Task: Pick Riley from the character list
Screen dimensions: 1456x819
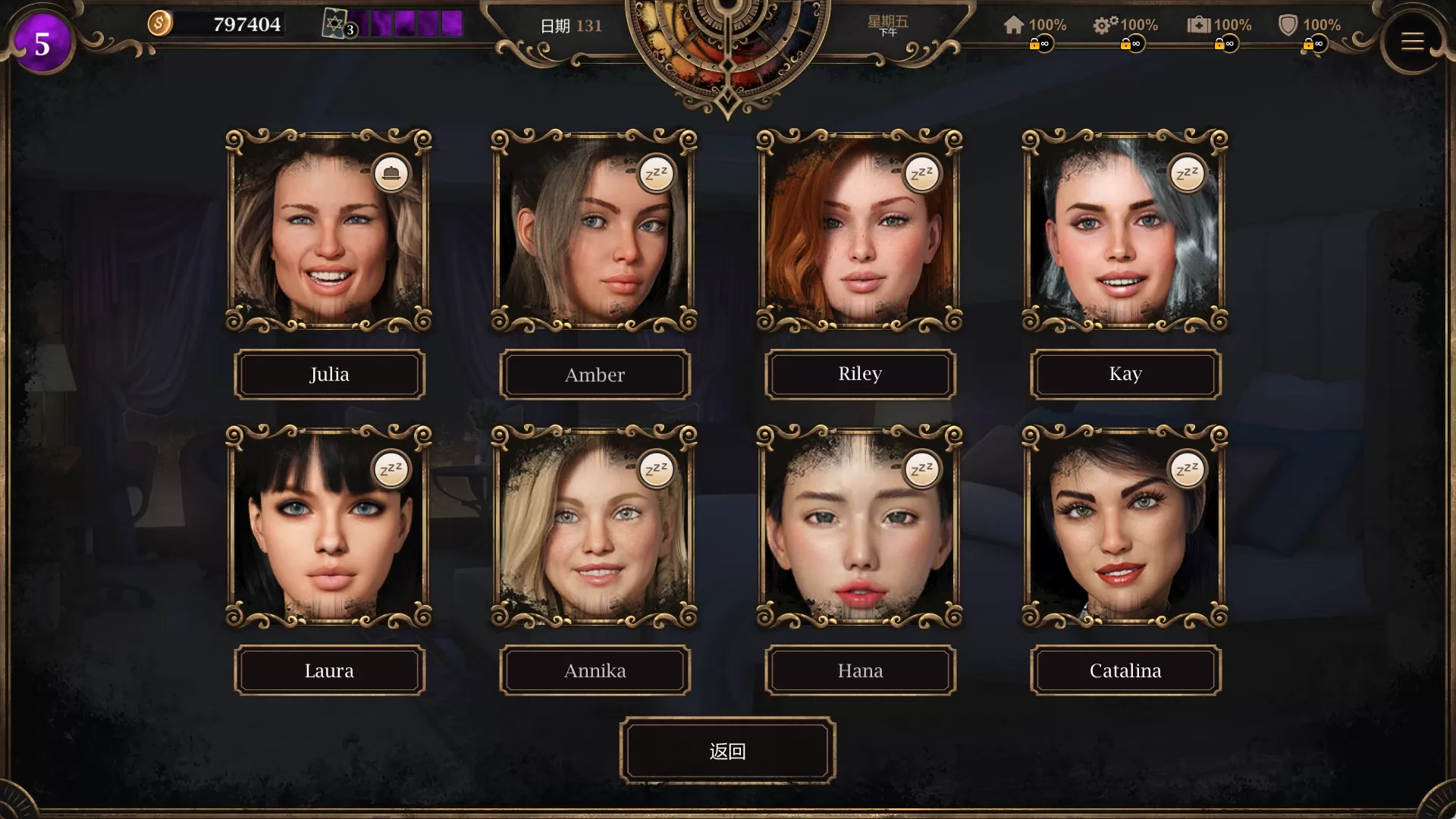Action: pyautogui.click(x=860, y=374)
